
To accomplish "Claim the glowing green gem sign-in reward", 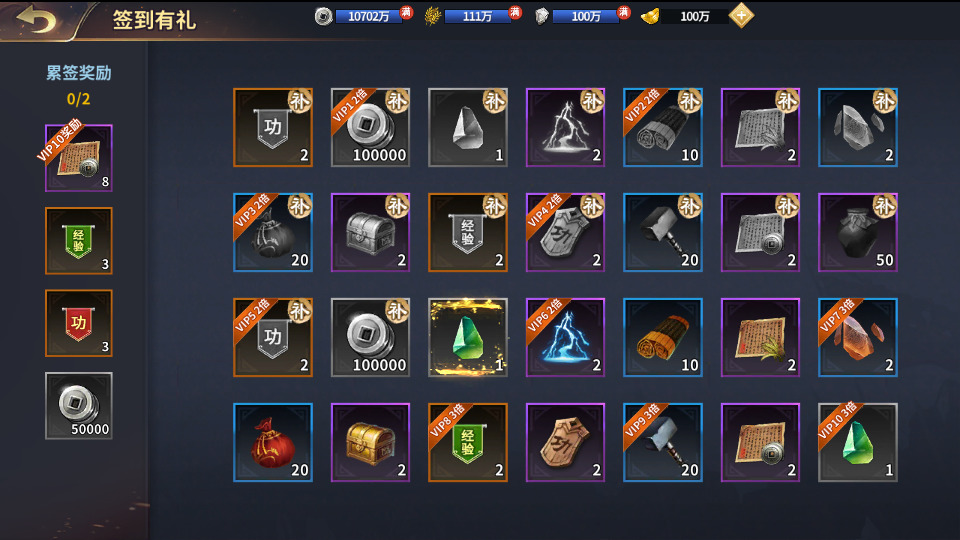I will point(468,337).
